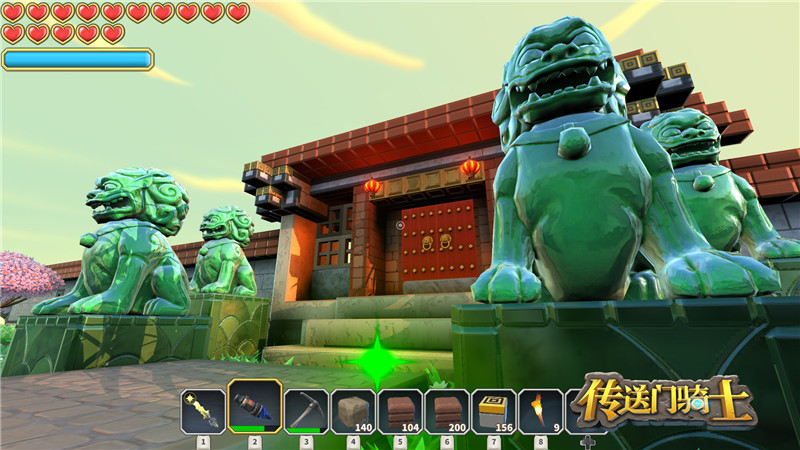Select the golden sword in hotbar slot 1

[x=203, y=411]
